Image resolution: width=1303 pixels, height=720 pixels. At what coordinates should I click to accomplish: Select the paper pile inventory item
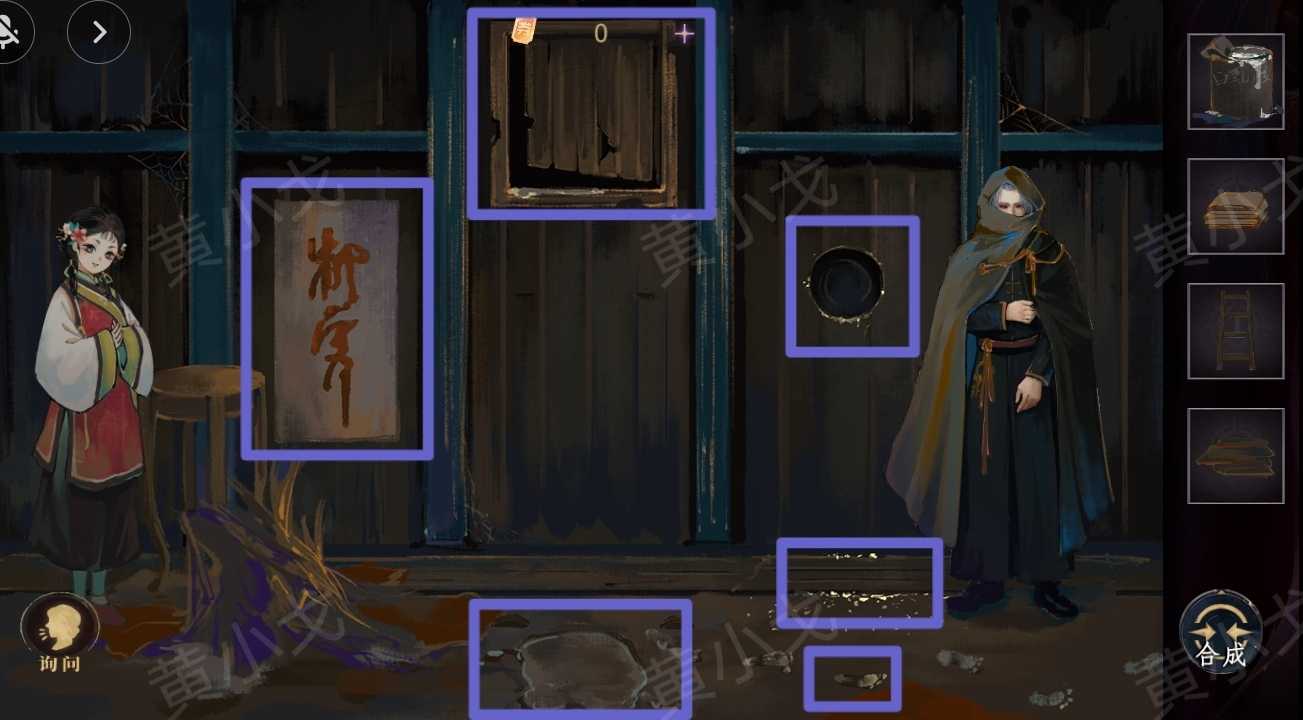coord(1236,455)
